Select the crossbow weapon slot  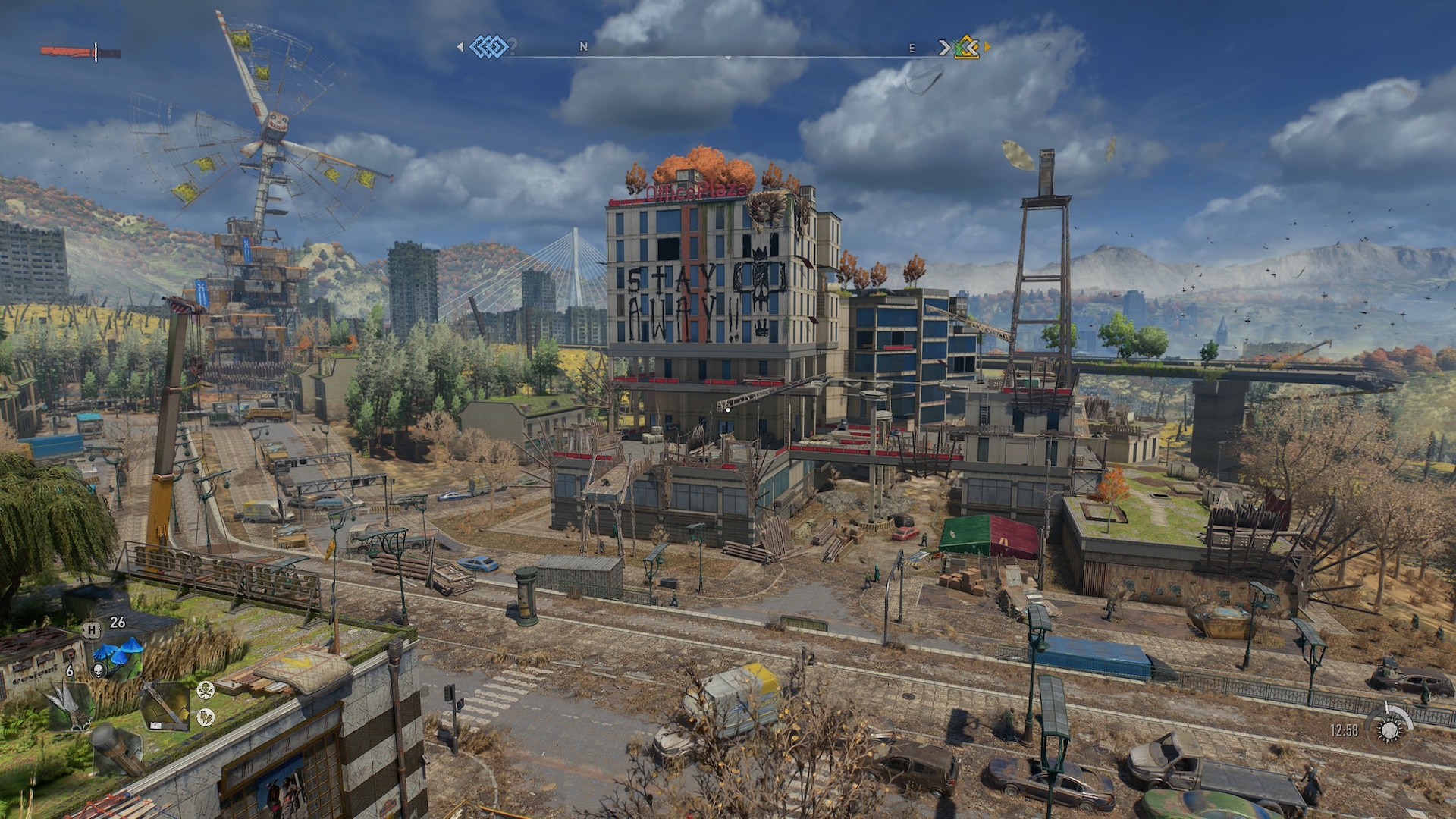tap(165, 705)
